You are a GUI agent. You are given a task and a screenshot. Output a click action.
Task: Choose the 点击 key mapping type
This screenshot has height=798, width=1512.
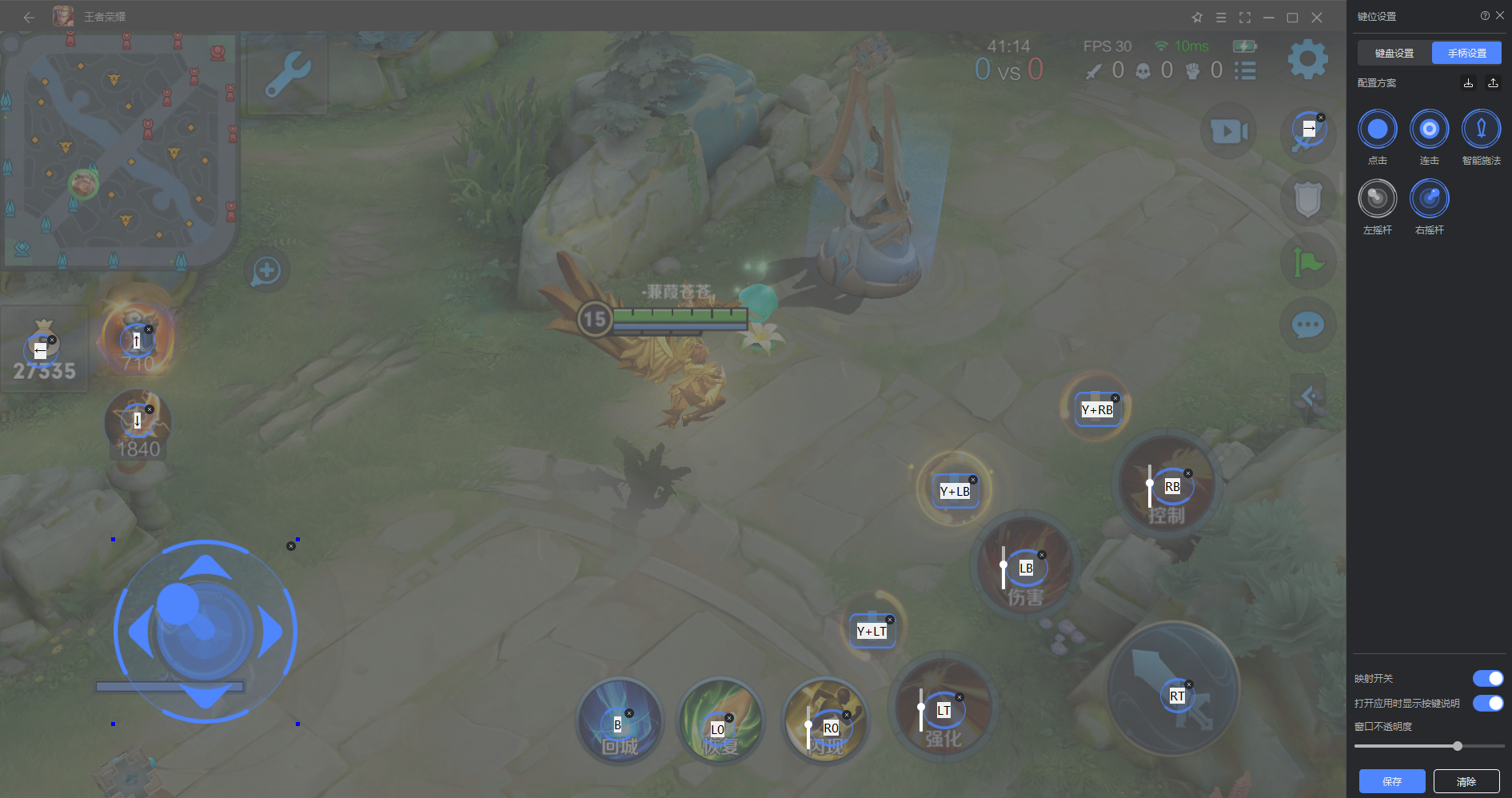(1377, 130)
